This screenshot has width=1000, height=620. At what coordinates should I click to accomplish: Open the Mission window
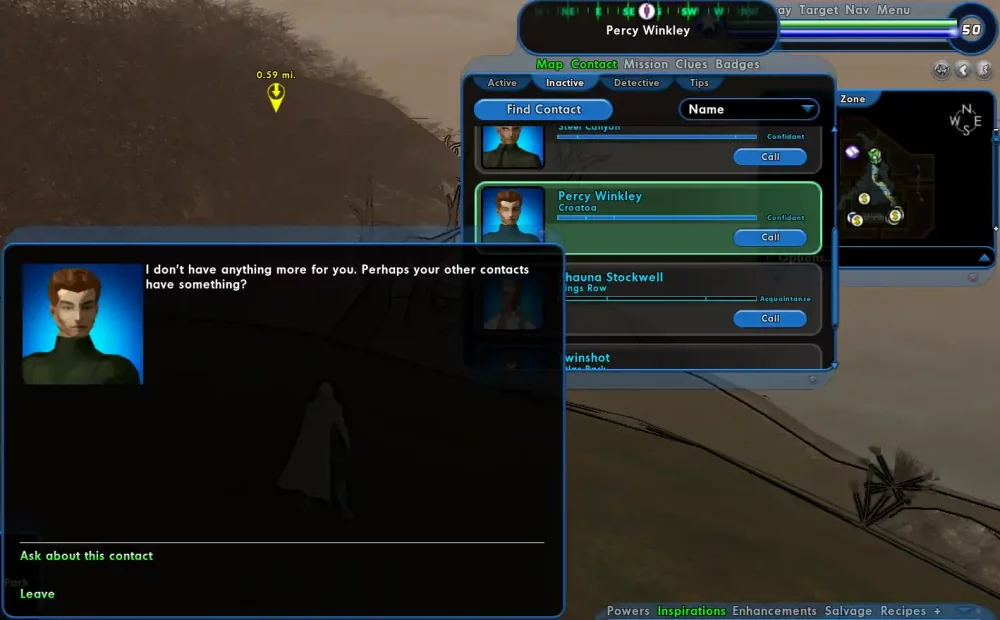[x=646, y=65]
